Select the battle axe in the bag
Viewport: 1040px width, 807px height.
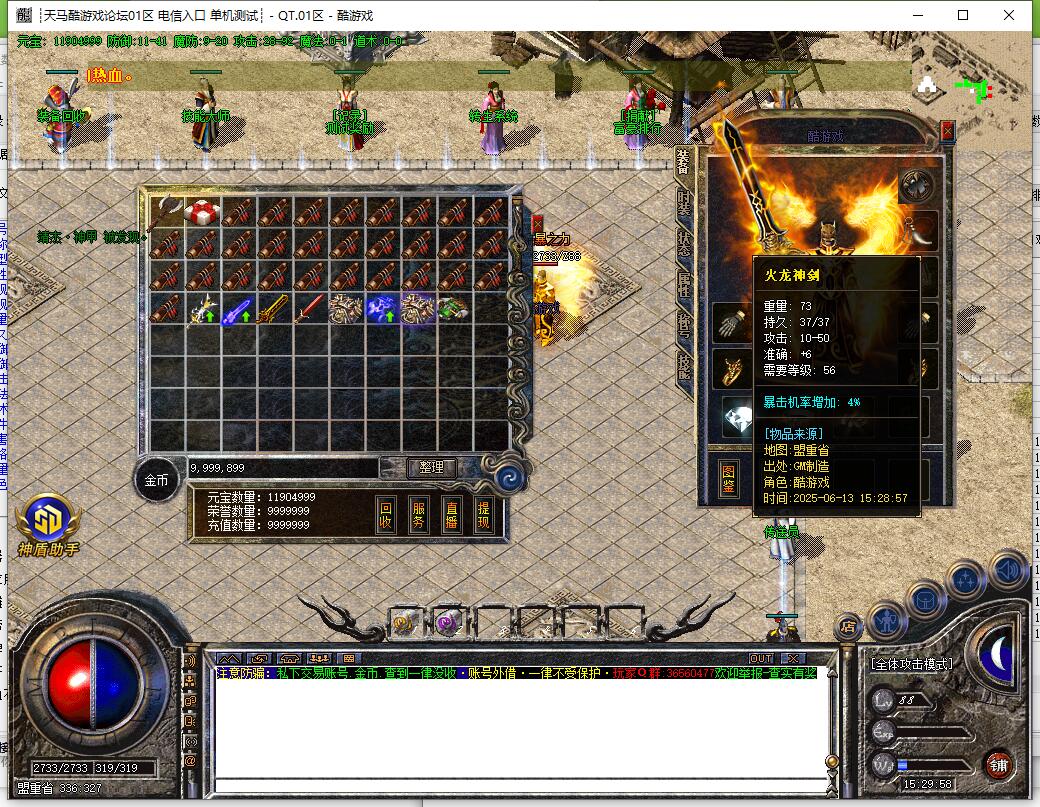click(x=165, y=211)
